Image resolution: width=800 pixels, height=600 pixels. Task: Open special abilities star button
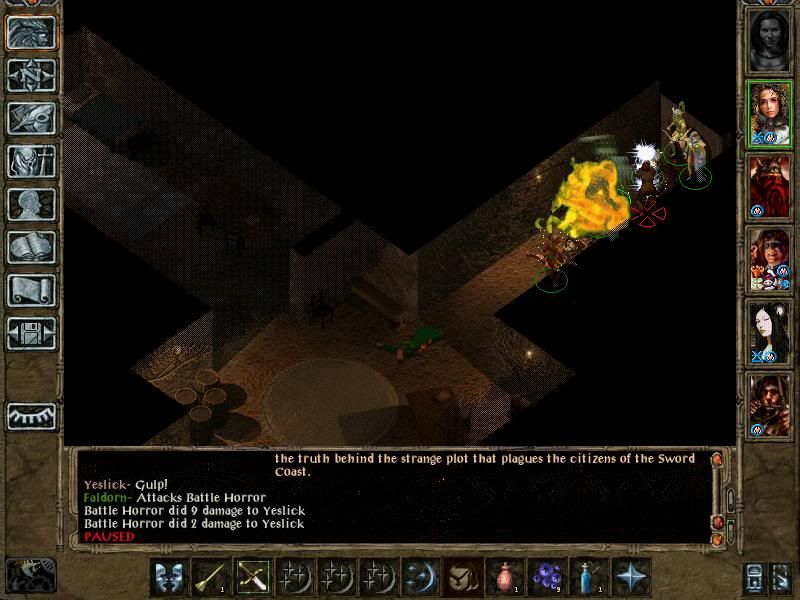point(631,576)
